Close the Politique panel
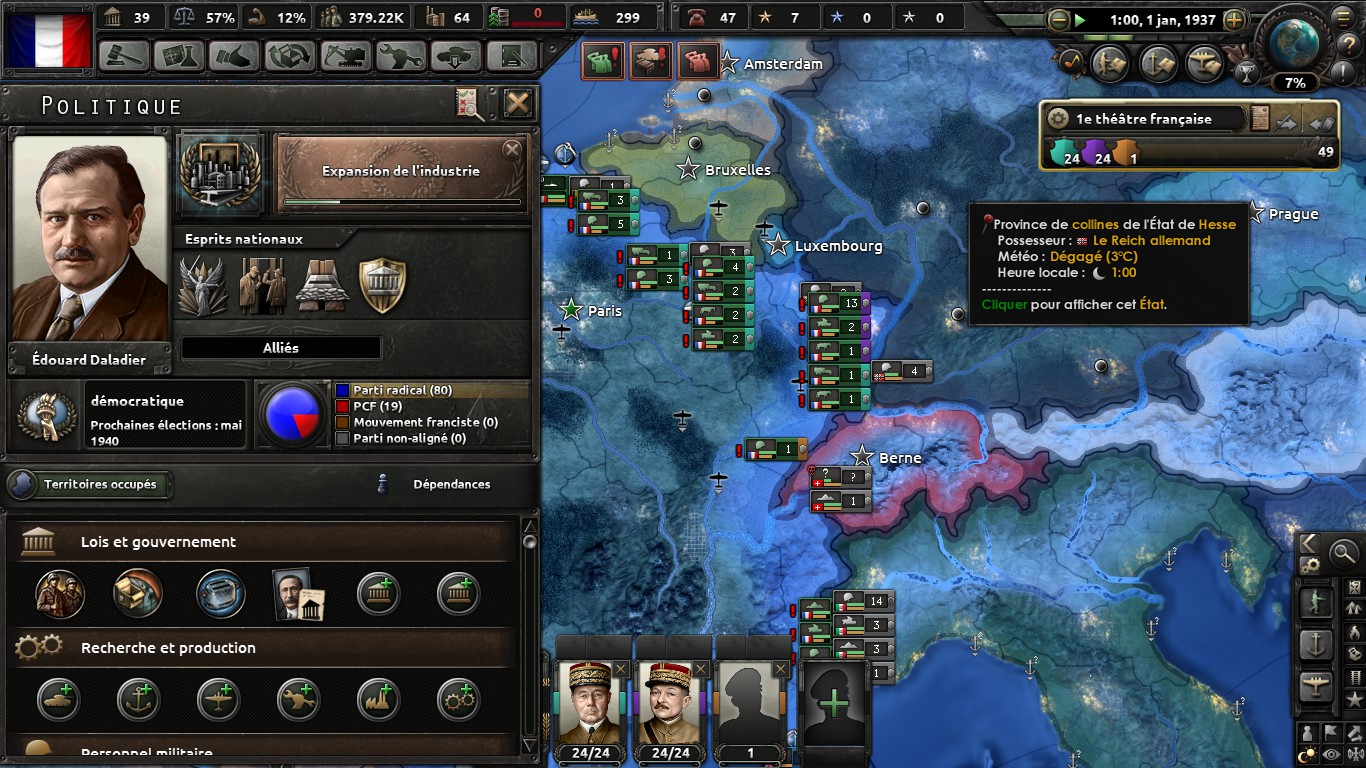This screenshot has width=1366, height=768. (x=517, y=103)
